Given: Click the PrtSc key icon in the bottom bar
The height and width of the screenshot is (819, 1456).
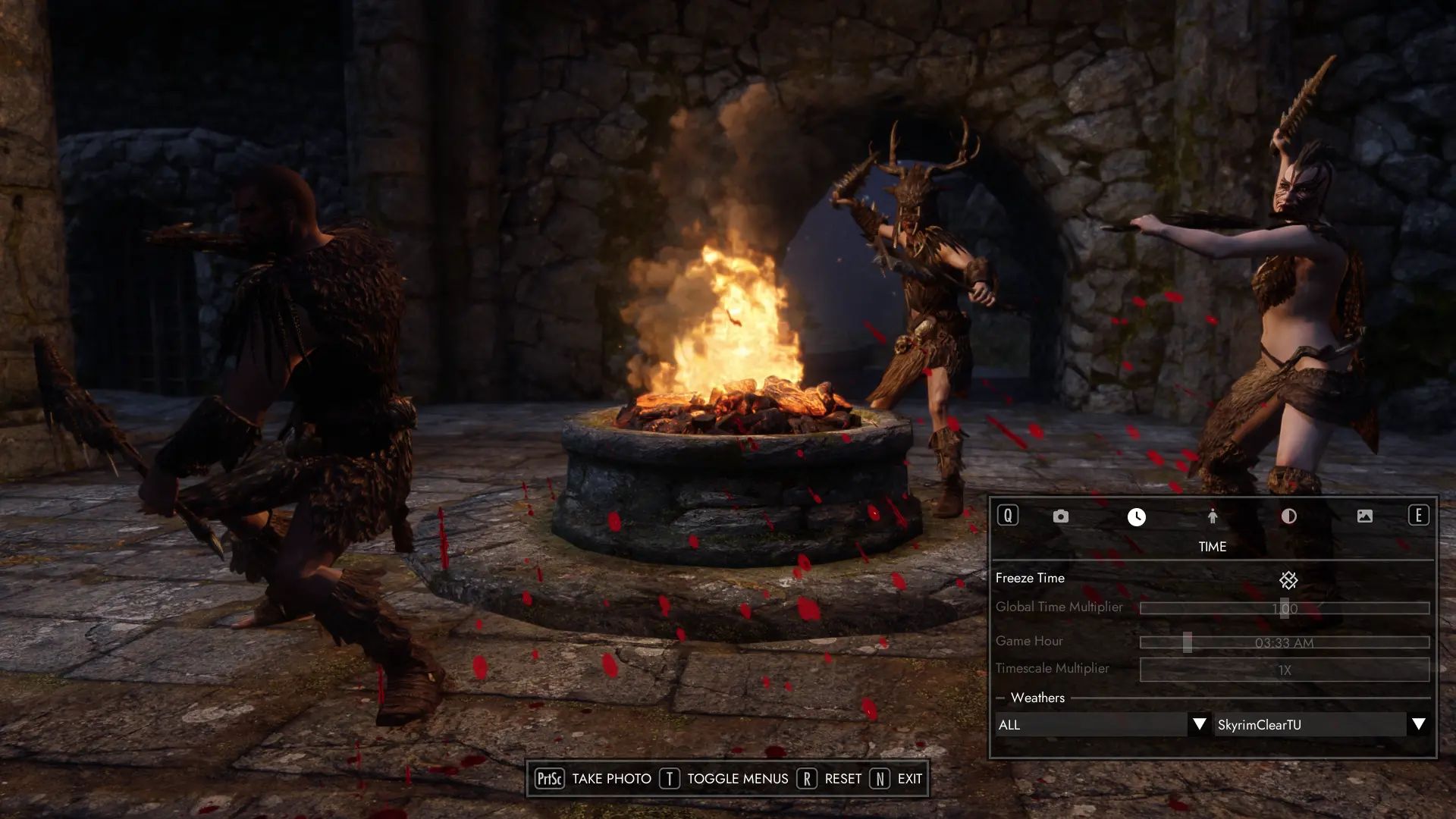Looking at the screenshot, I should 550,779.
